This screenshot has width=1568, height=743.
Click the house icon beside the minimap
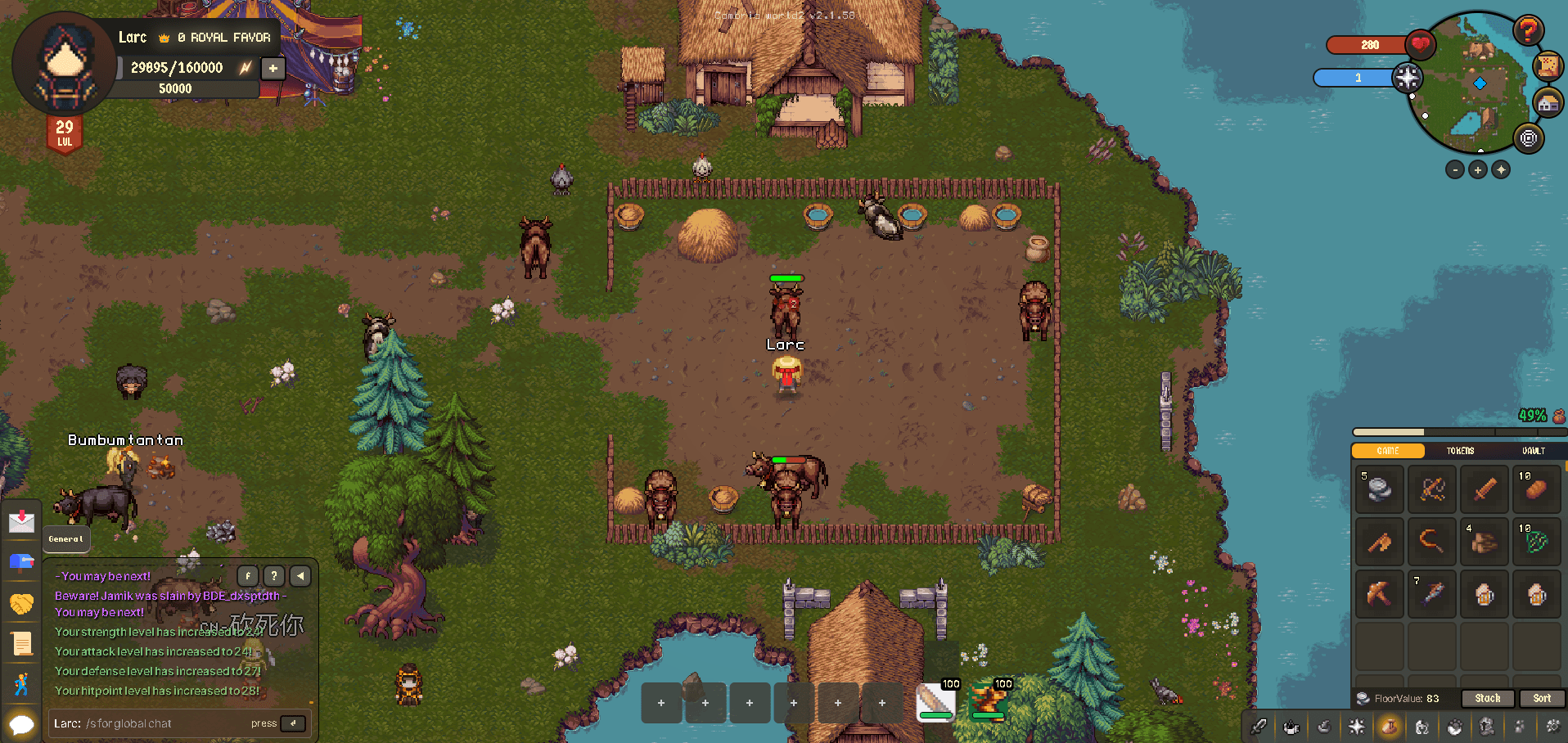pyautogui.click(x=1547, y=104)
